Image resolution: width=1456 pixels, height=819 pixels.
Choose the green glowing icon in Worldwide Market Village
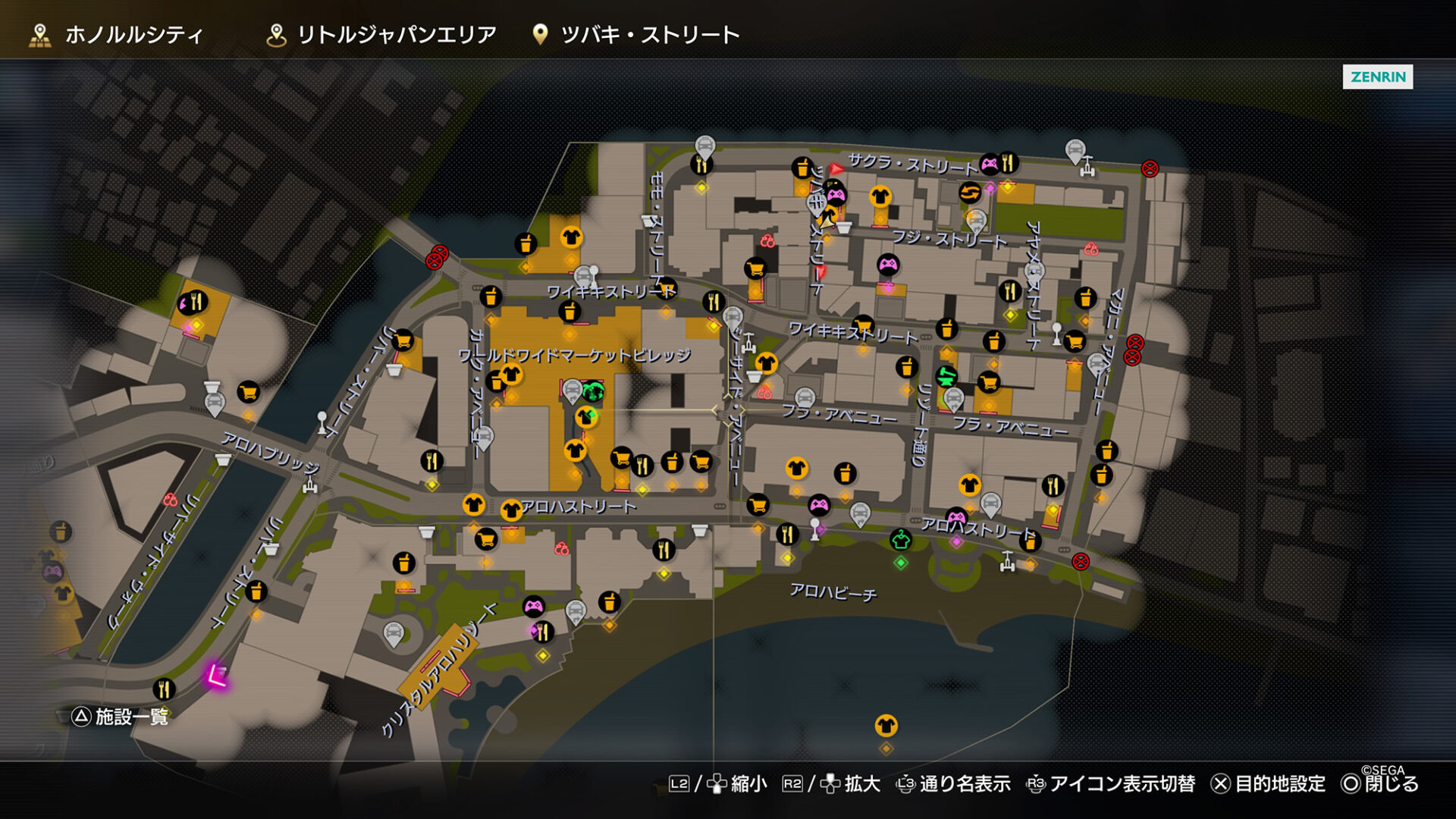pos(593,392)
